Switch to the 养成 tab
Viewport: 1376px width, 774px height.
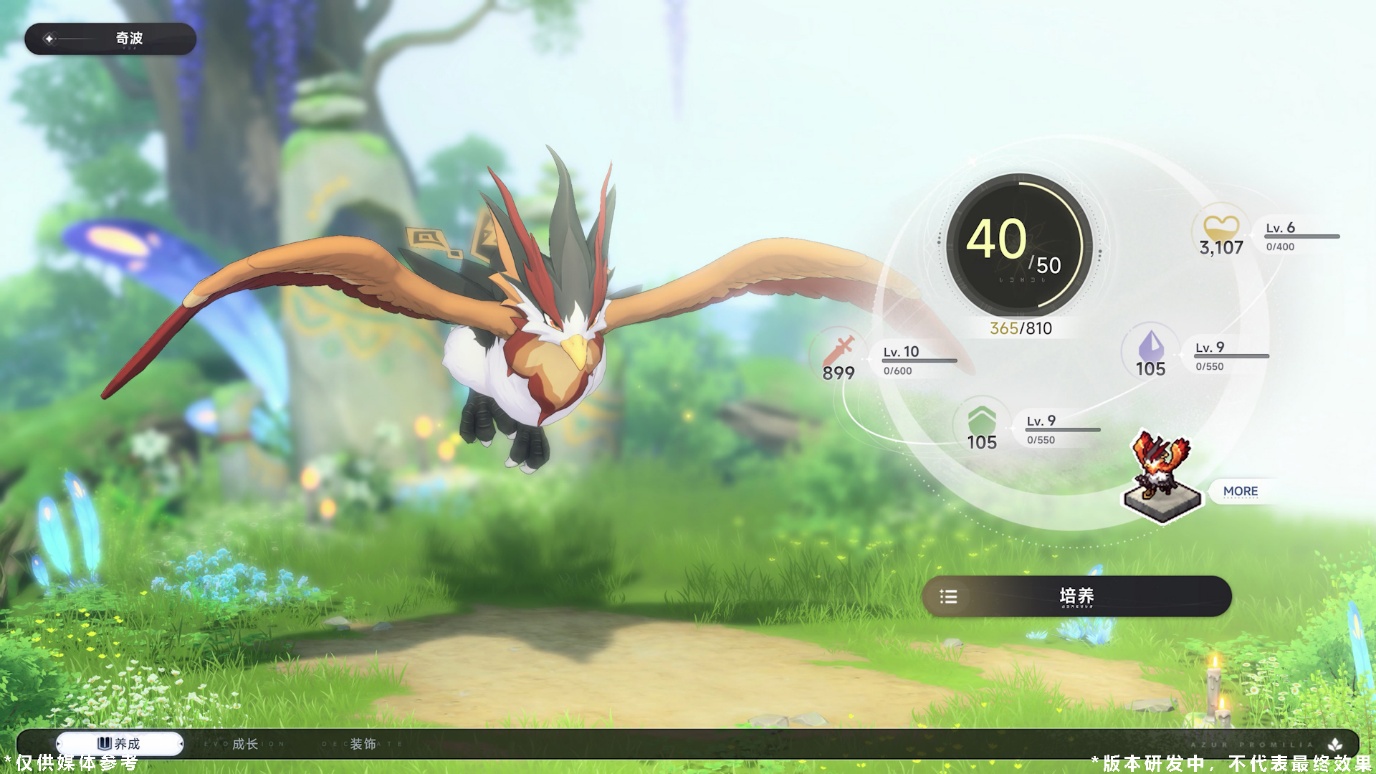(120, 744)
